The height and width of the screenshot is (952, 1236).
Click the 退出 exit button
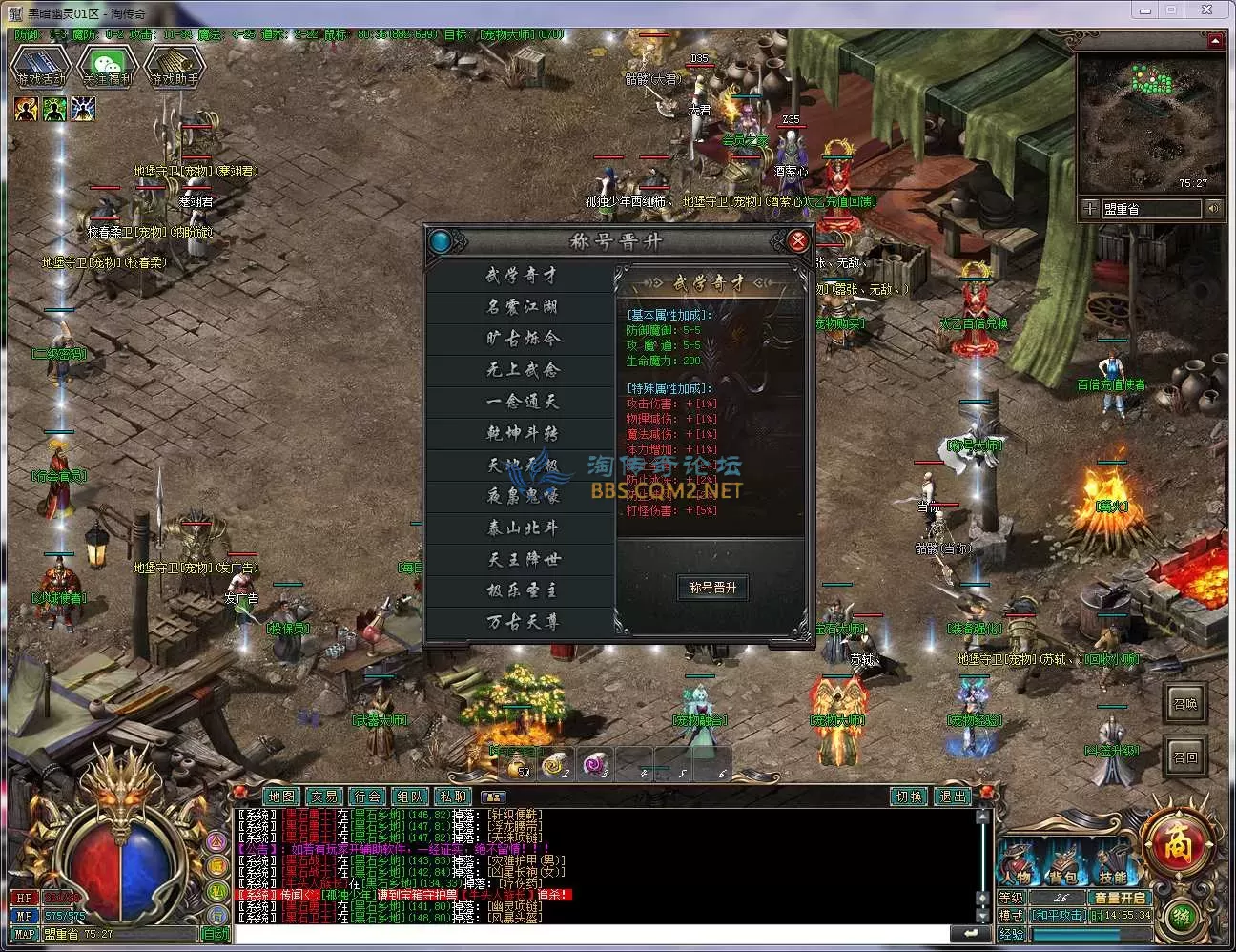pyautogui.click(x=952, y=797)
